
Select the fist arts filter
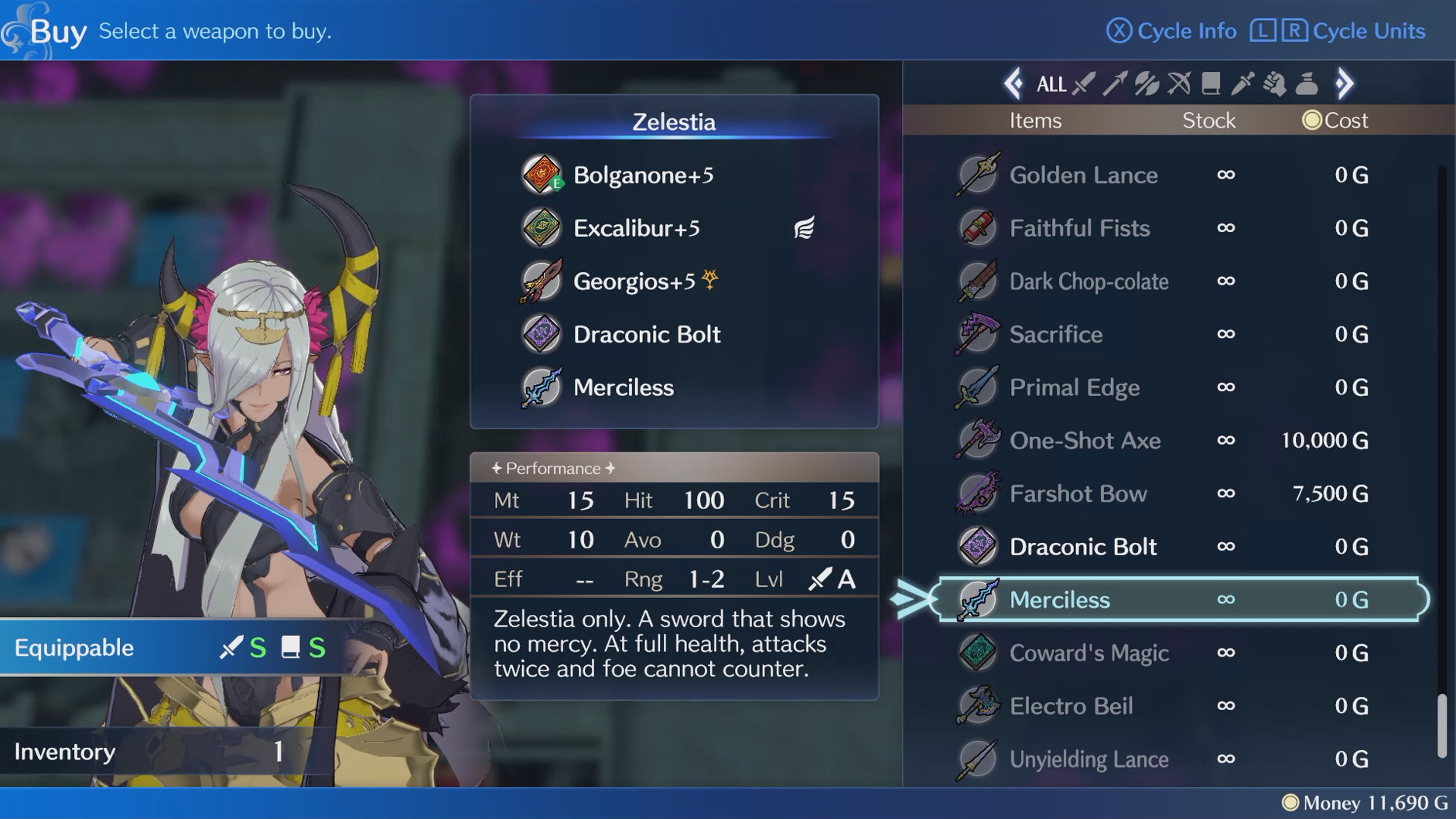(x=1273, y=84)
